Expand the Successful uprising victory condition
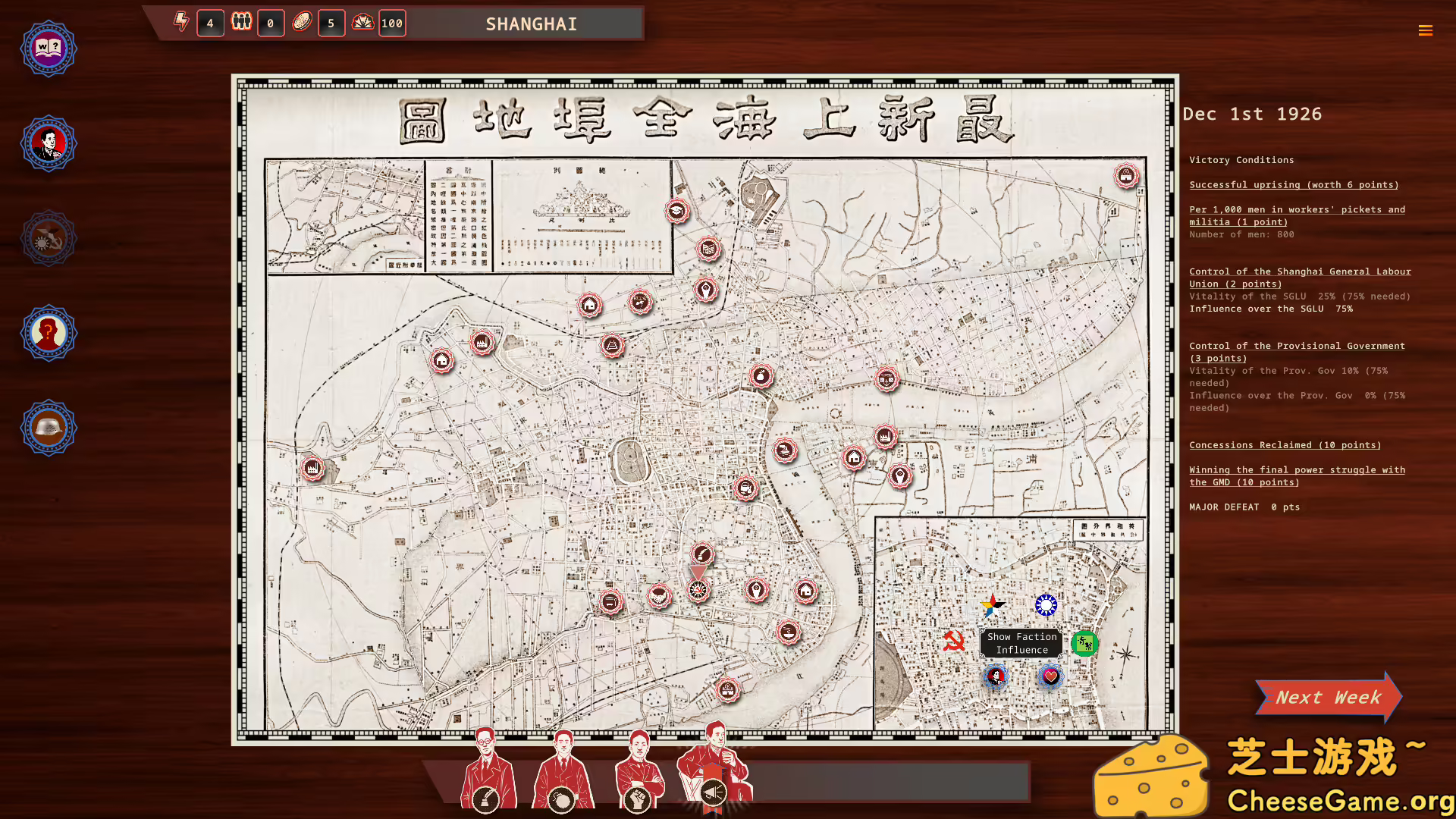 (x=1294, y=184)
